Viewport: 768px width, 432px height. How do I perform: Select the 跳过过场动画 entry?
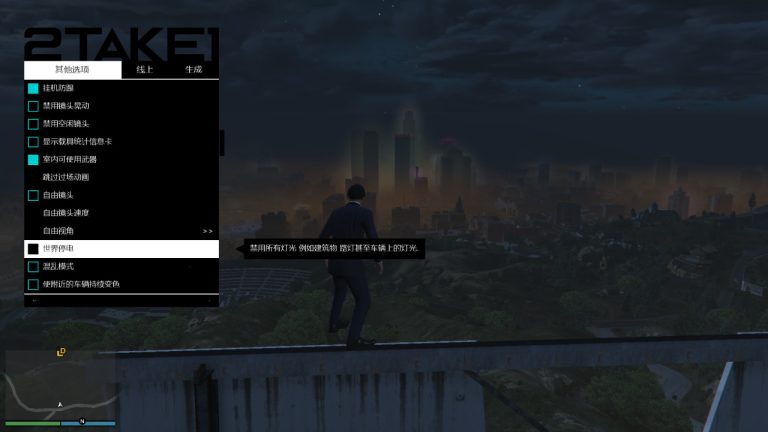66,177
